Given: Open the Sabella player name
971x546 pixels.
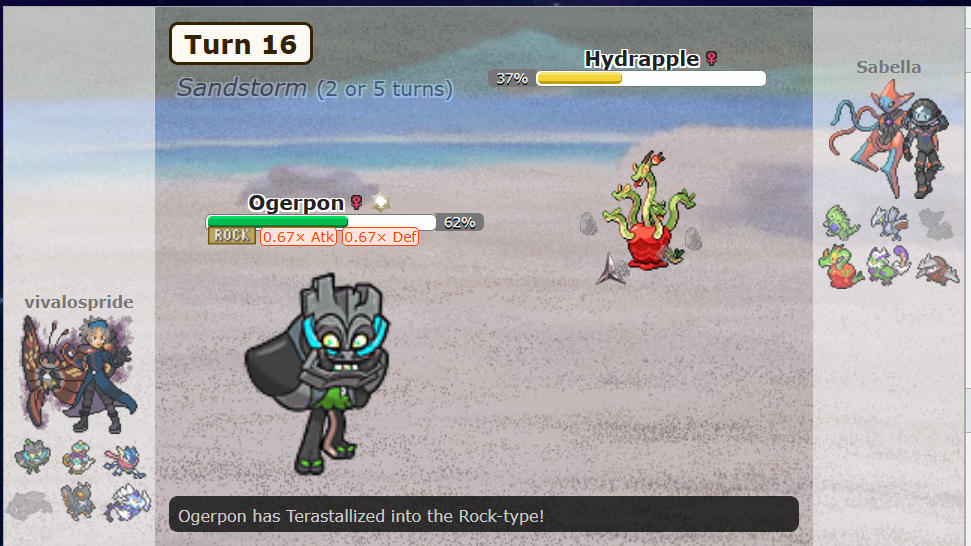Looking at the screenshot, I should (888, 67).
